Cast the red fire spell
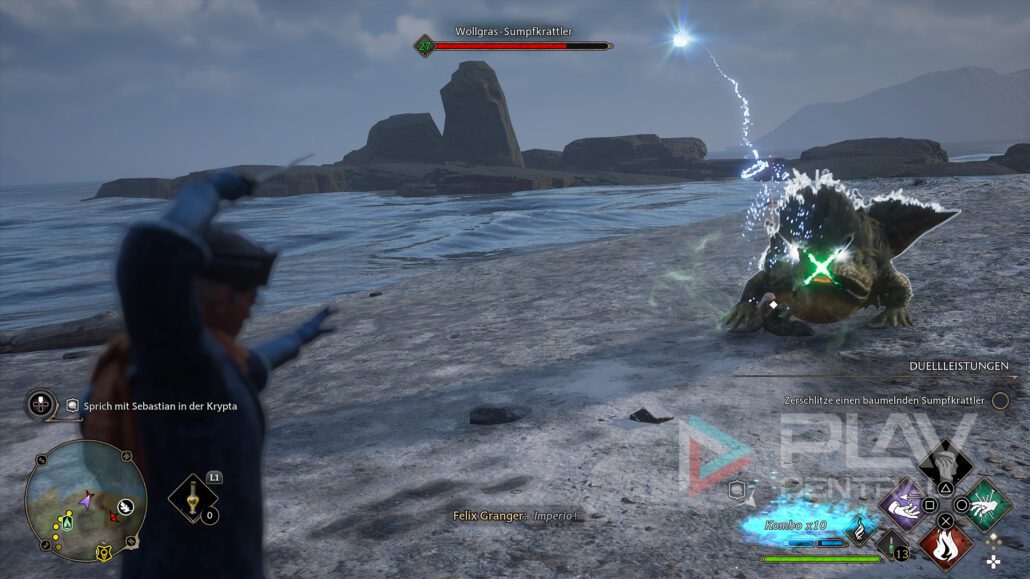 (945, 546)
